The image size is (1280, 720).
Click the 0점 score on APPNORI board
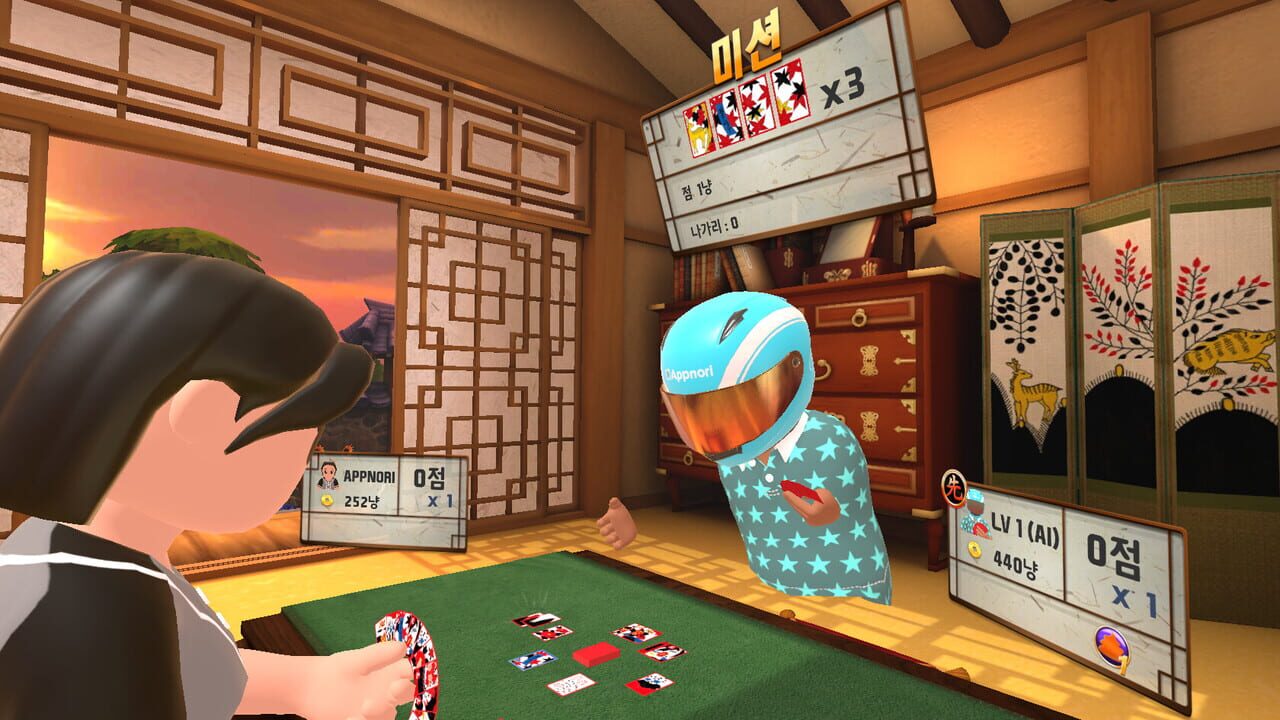[429, 479]
